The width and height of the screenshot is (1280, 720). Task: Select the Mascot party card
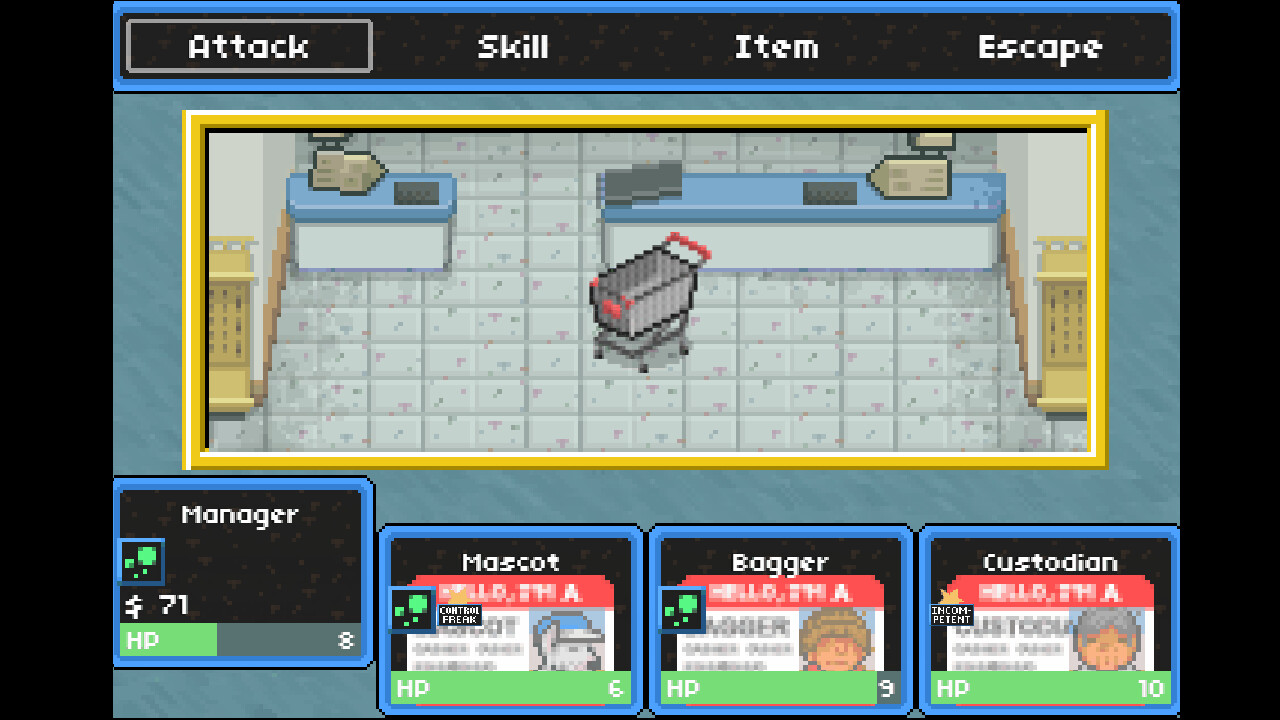coord(511,620)
